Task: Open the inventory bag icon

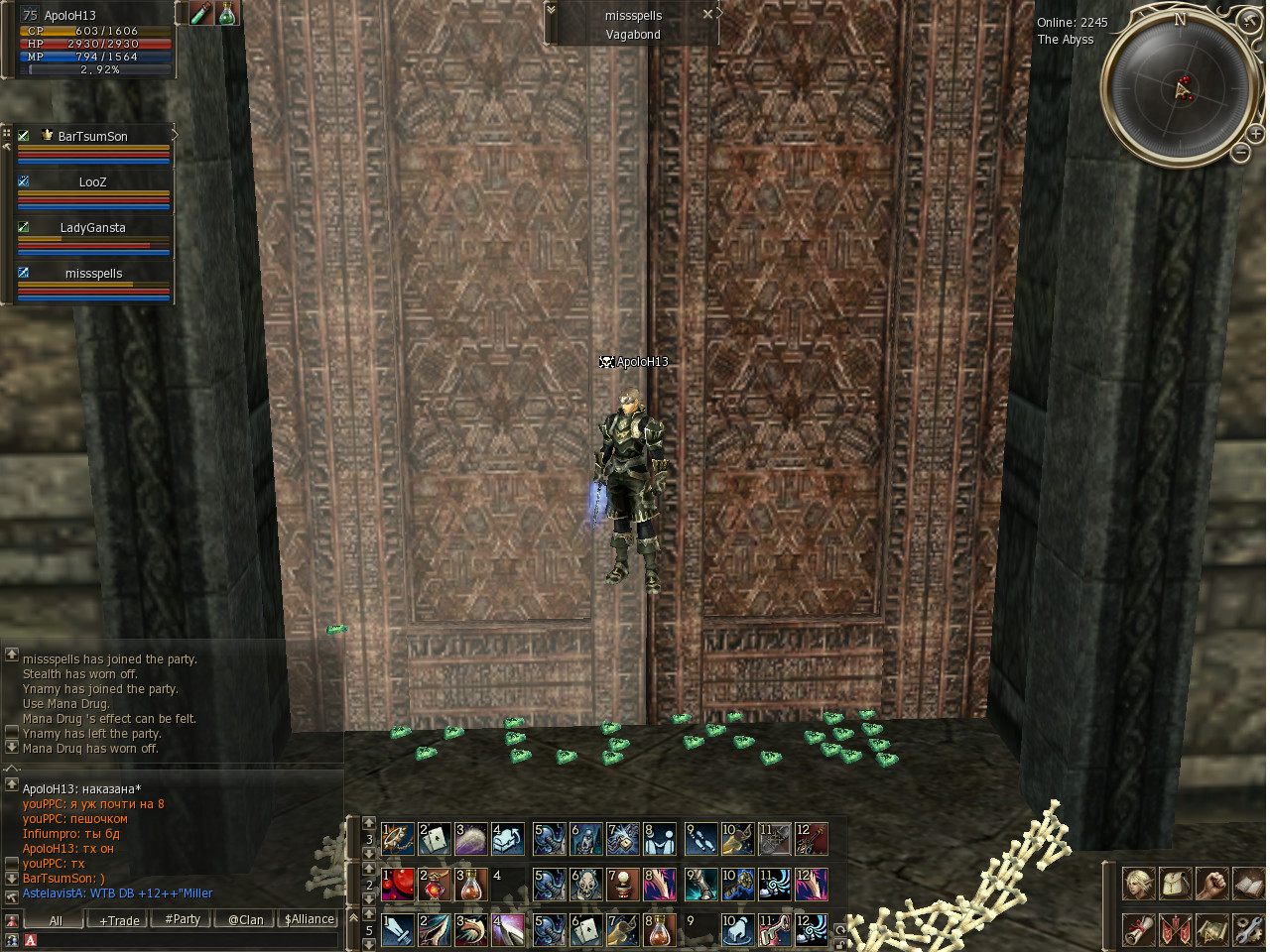Action: point(1175,883)
